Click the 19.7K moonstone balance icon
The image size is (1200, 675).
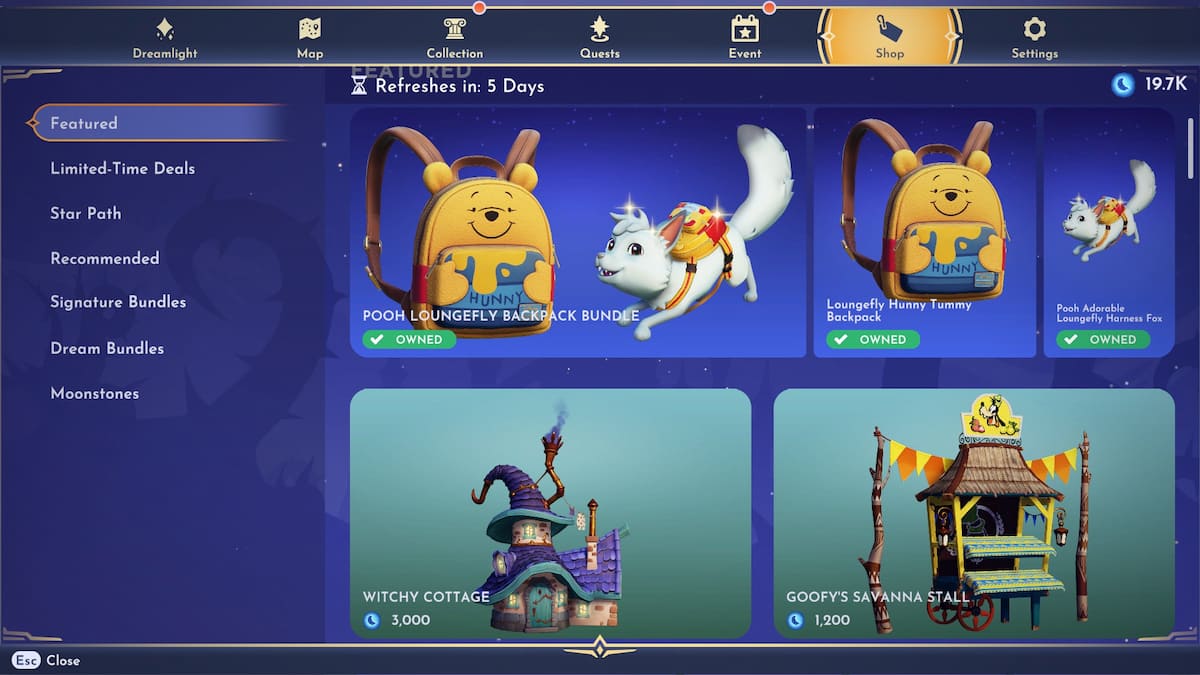pos(1123,85)
